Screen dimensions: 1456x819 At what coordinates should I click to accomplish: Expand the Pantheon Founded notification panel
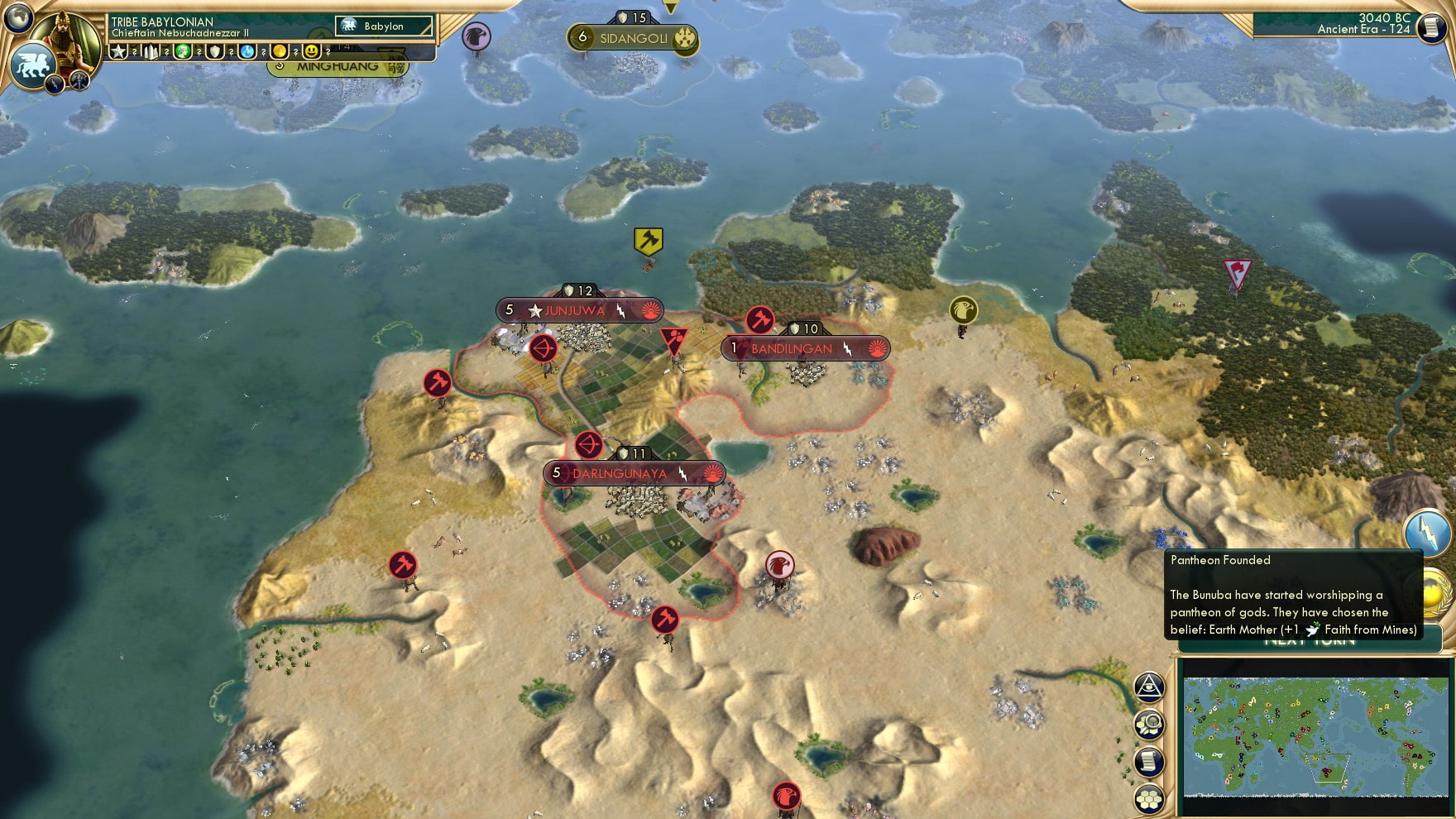1291,596
